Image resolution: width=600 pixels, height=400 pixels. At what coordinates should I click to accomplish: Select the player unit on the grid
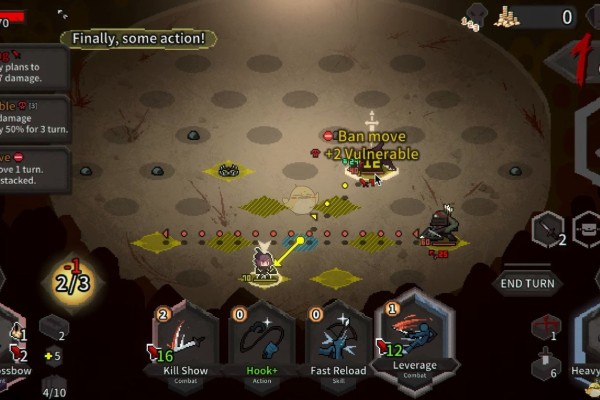click(265, 263)
